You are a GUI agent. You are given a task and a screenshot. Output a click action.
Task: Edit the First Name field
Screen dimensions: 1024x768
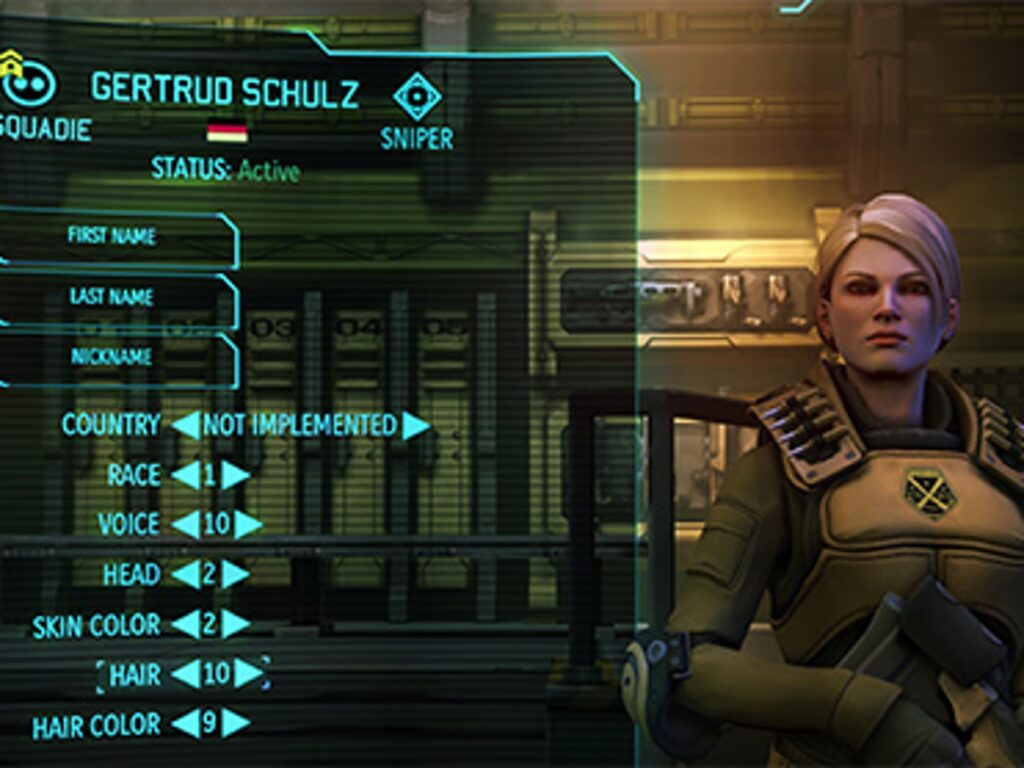point(115,237)
